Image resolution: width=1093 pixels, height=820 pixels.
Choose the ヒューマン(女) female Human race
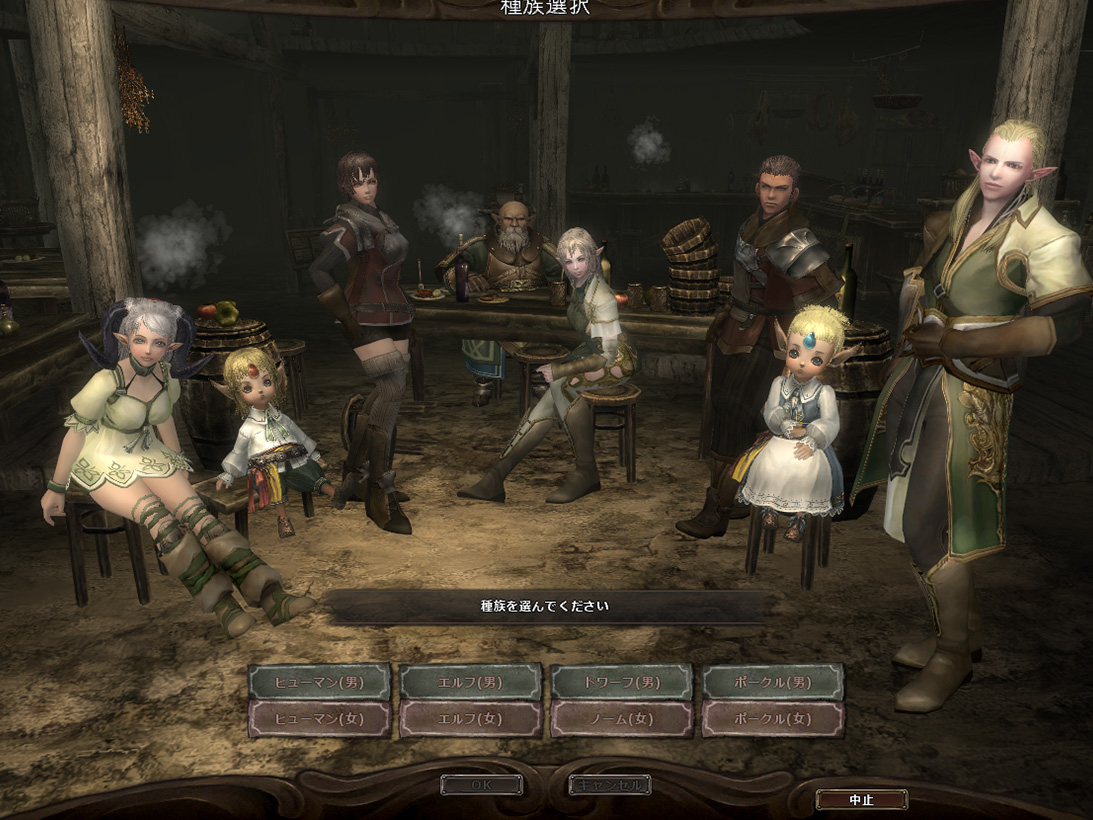tap(319, 718)
